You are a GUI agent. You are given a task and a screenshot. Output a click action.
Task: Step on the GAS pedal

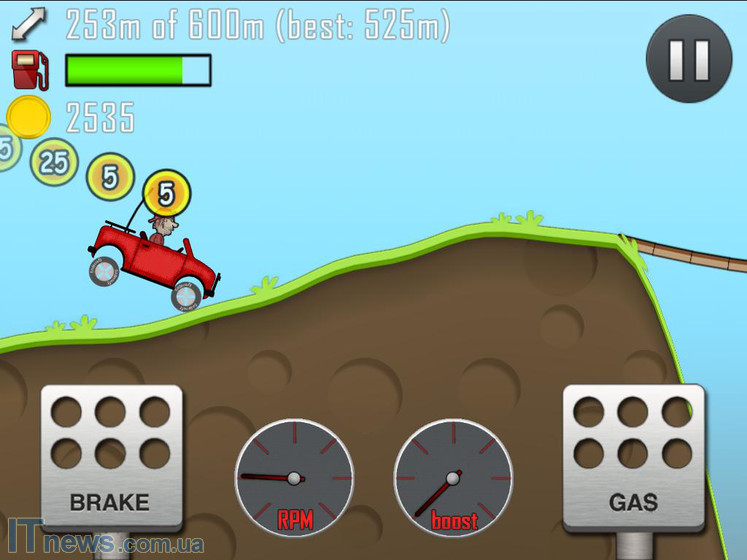tap(633, 457)
